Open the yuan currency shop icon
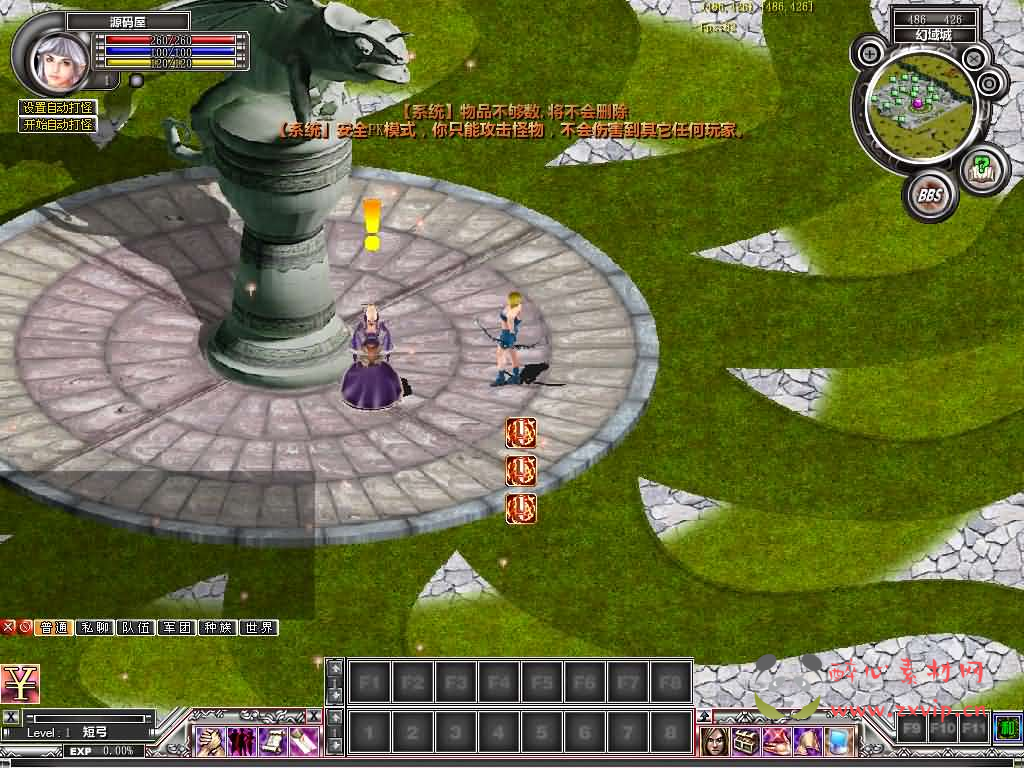1024x768 pixels. (x=20, y=684)
